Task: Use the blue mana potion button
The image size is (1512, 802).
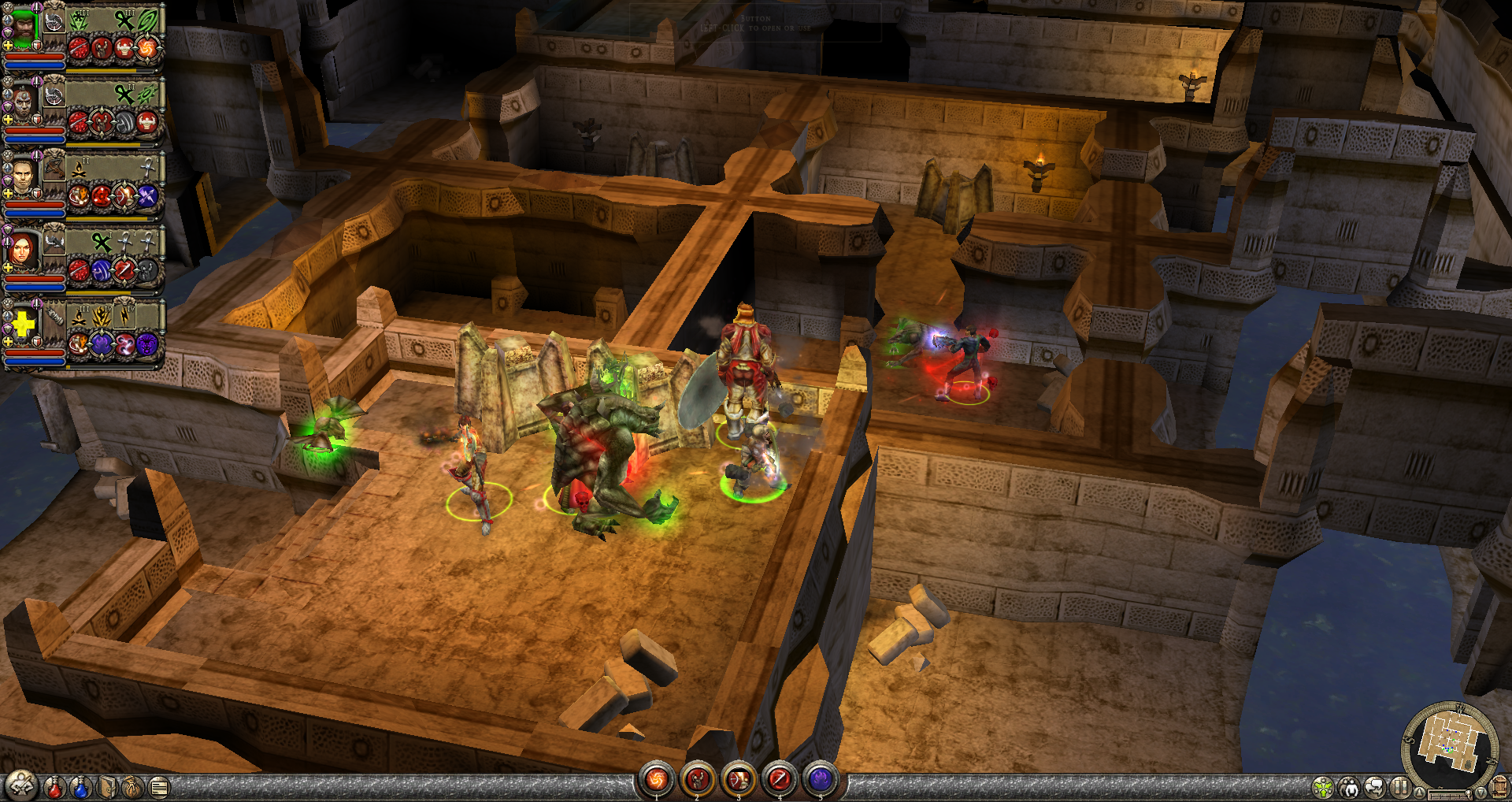Action: tap(81, 786)
